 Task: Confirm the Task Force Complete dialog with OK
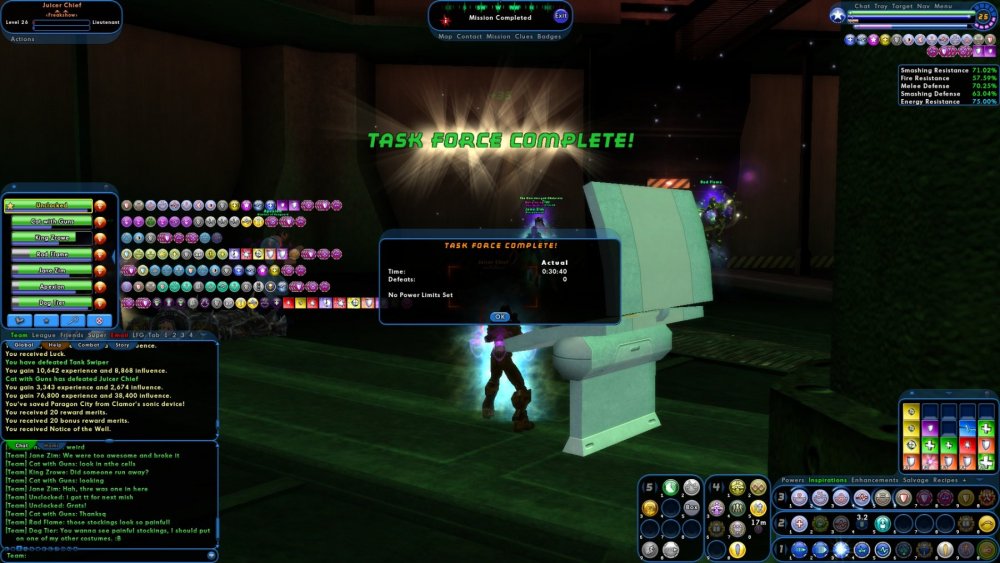(x=500, y=317)
